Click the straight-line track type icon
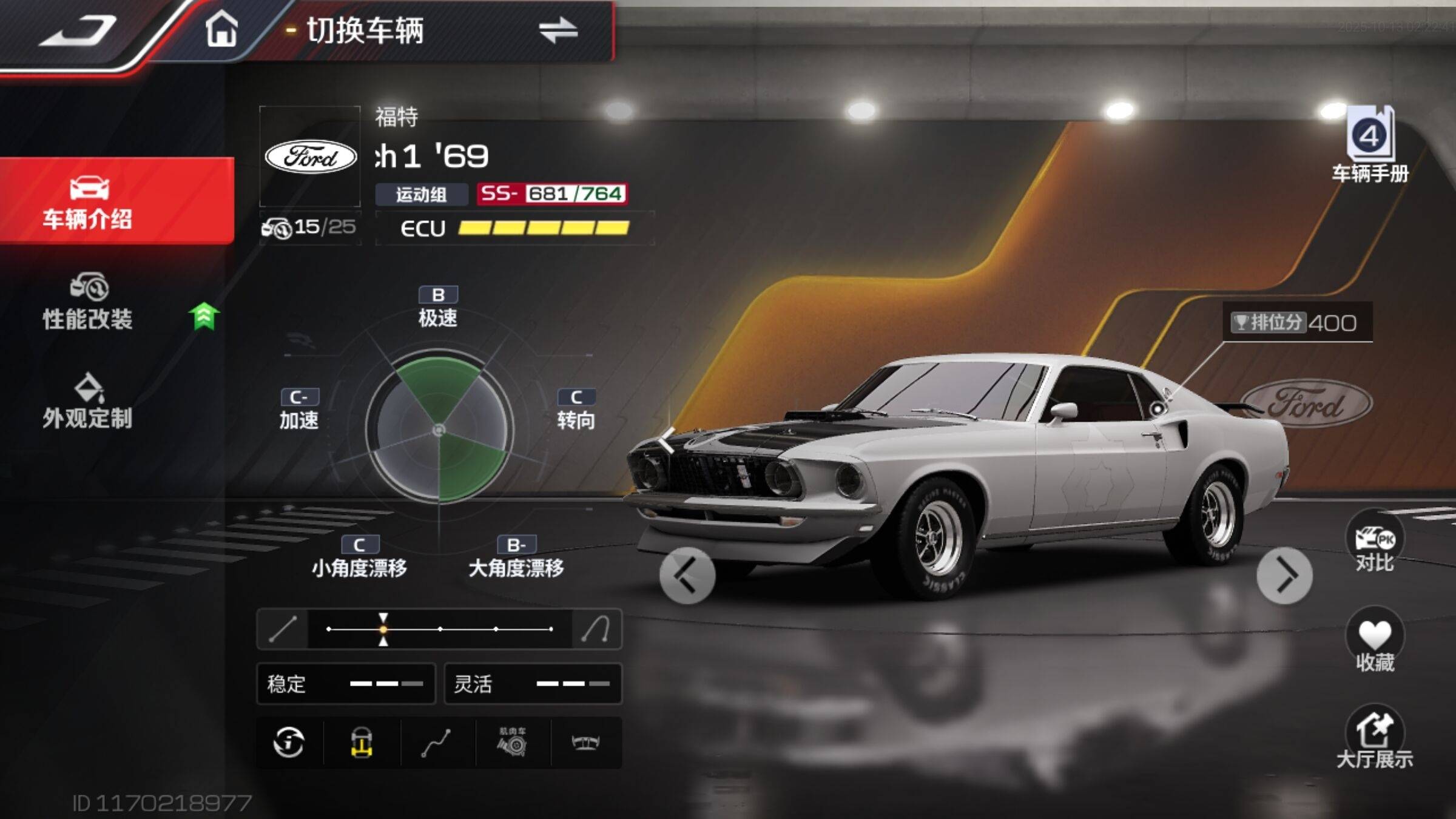 tap(283, 629)
